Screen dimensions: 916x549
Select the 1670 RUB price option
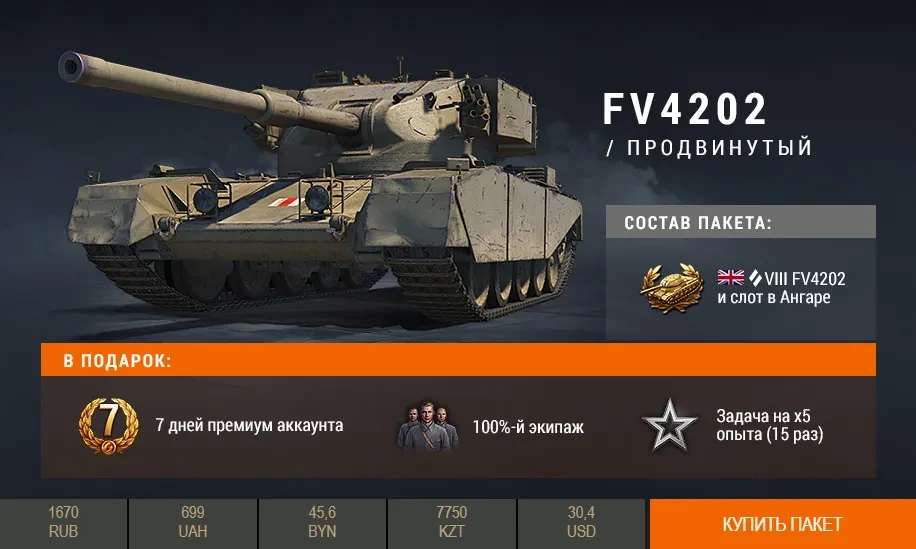[63, 523]
